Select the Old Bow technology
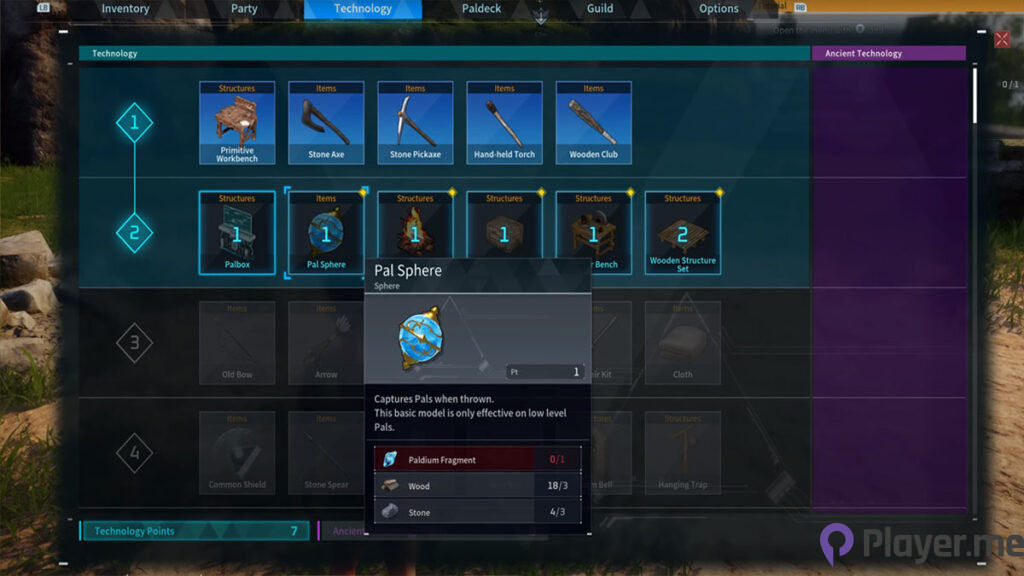 237,343
